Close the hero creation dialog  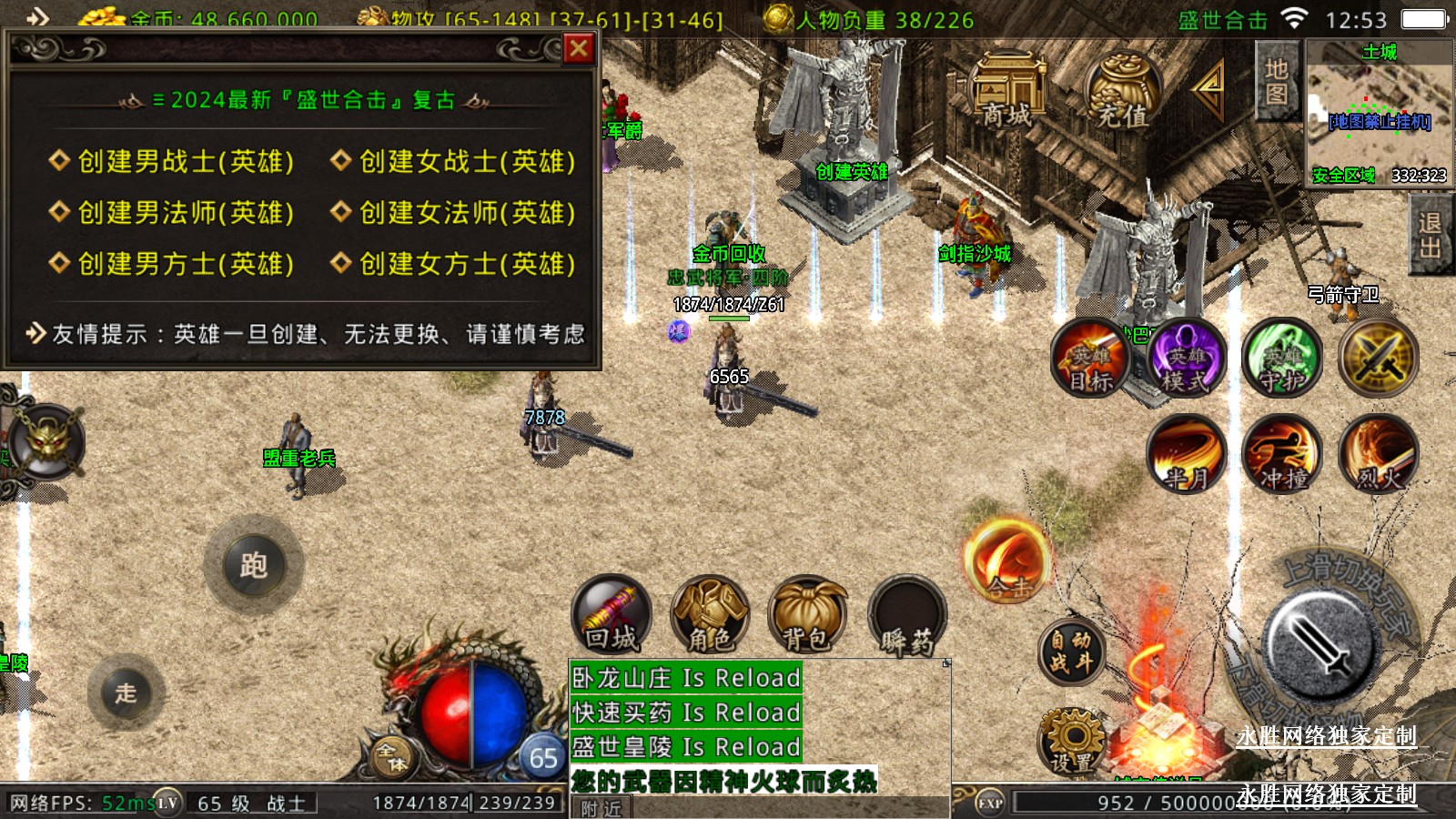tap(579, 48)
